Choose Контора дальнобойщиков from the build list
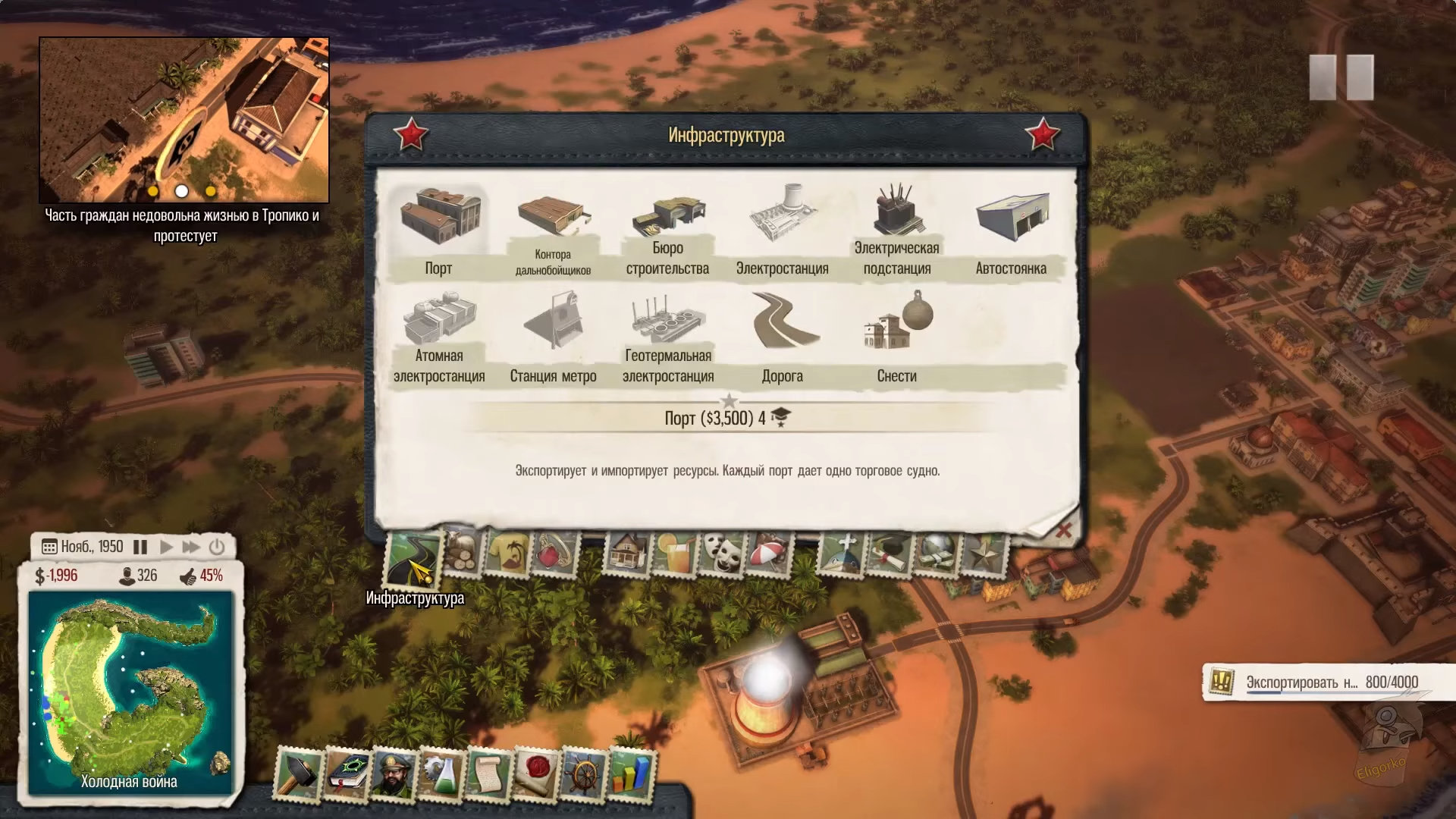Image resolution: width=1456 pixels, height=819 pixels. pos(553,231)
